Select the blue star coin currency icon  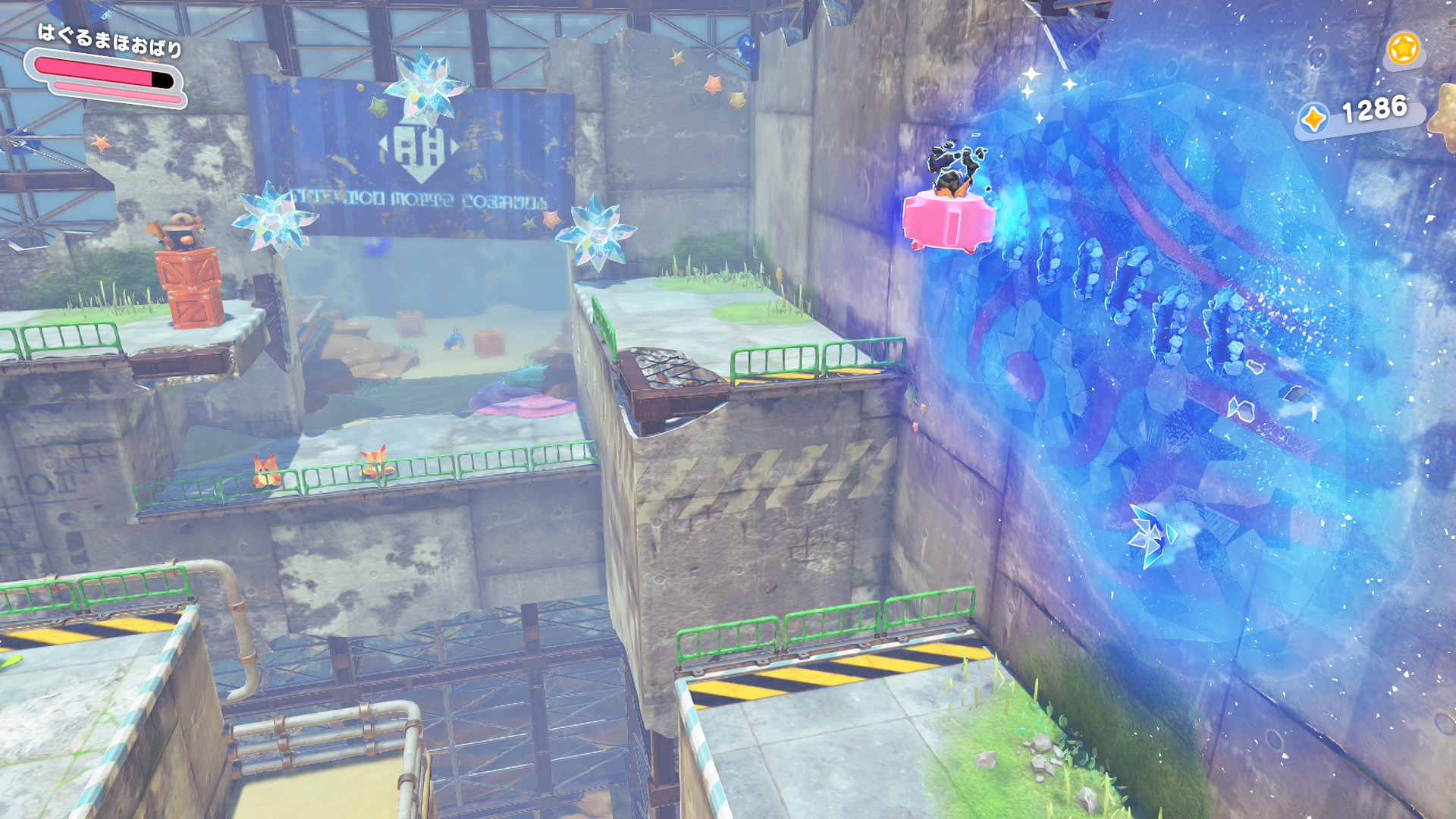pos(1313,119)
